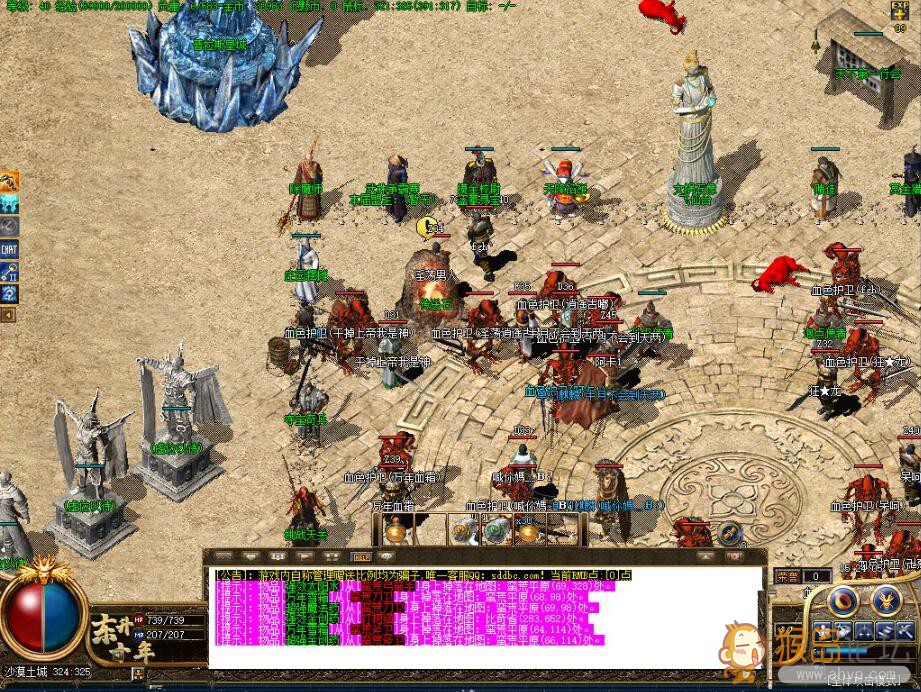Click the blue gear side icon
Image resolution: width=921 pixels, height=692 pixels.
(9, 293)
